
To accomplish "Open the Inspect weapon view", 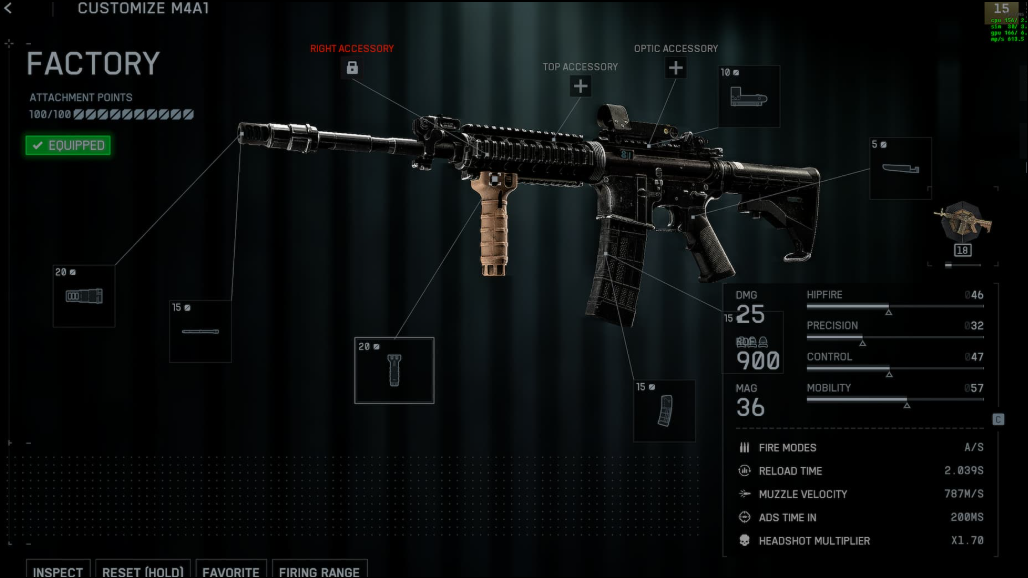I will click(58, 571).
